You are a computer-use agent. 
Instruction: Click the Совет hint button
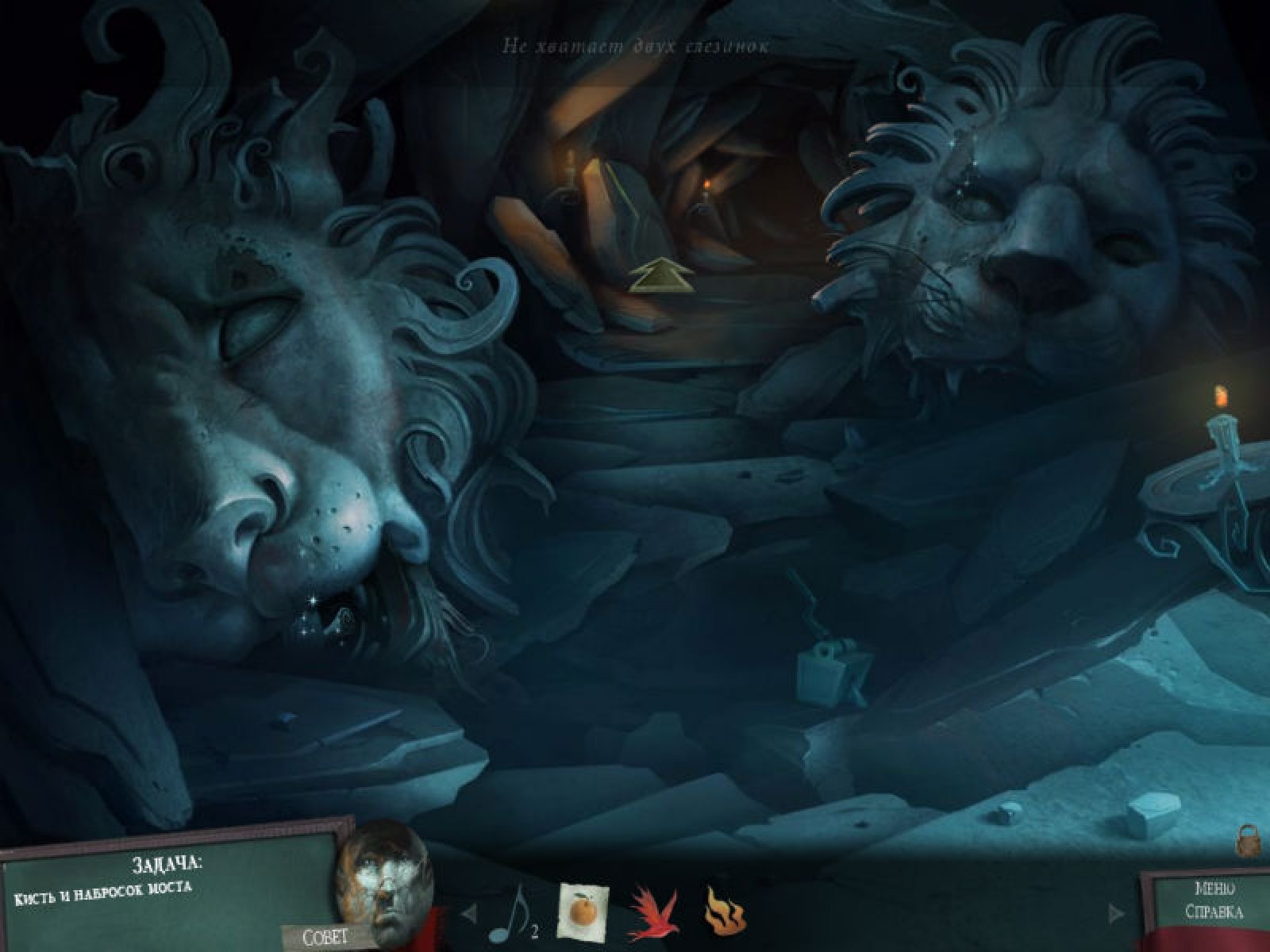point(325,936)
